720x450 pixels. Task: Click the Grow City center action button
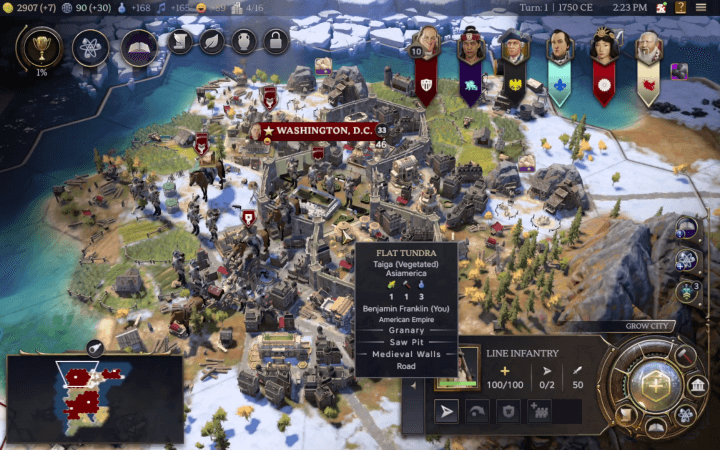pos(655,385)
